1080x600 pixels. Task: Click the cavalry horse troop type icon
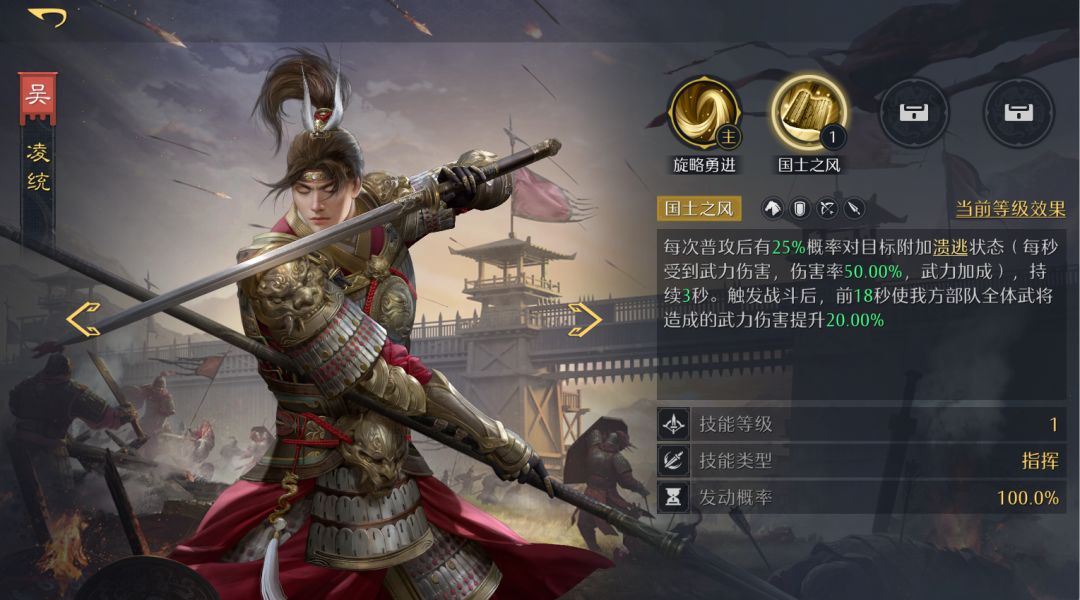[x=773, y=209]
